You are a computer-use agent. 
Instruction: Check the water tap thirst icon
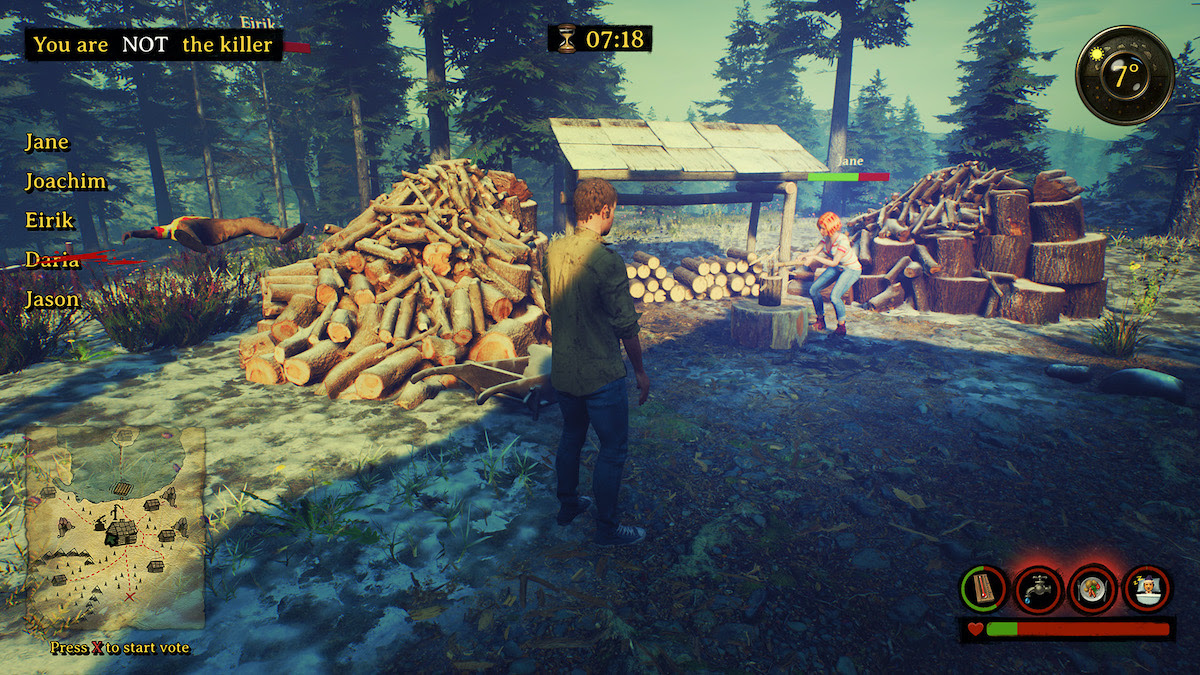1038,589
